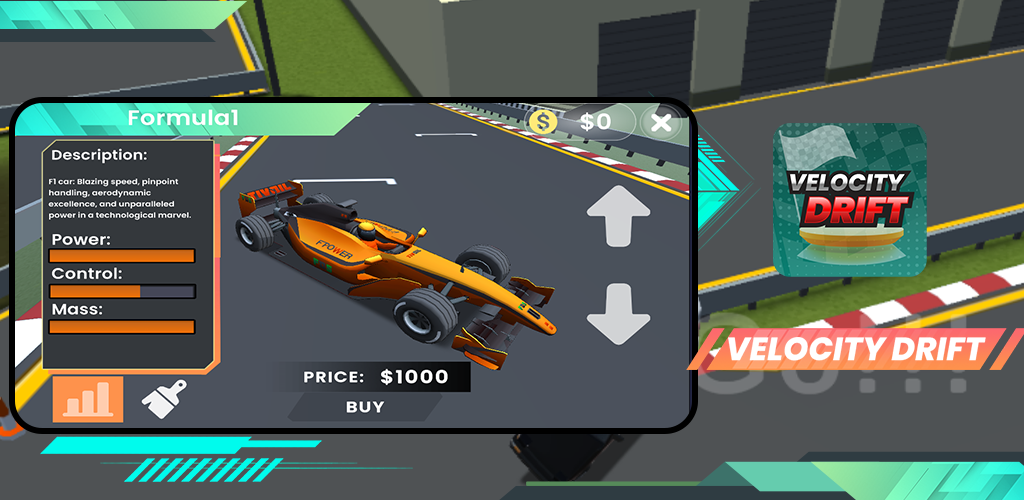Viewport: 1024px width, 500px height.
Task: Close the car shop window
Action: [x=661, y=123]
